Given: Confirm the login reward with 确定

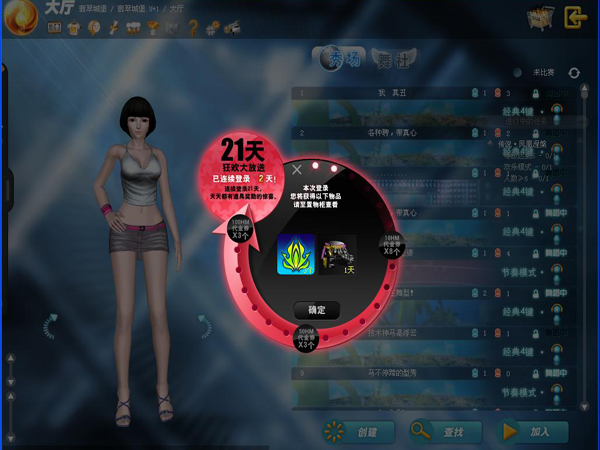Looking at the screenshot, I should point(317,310).
